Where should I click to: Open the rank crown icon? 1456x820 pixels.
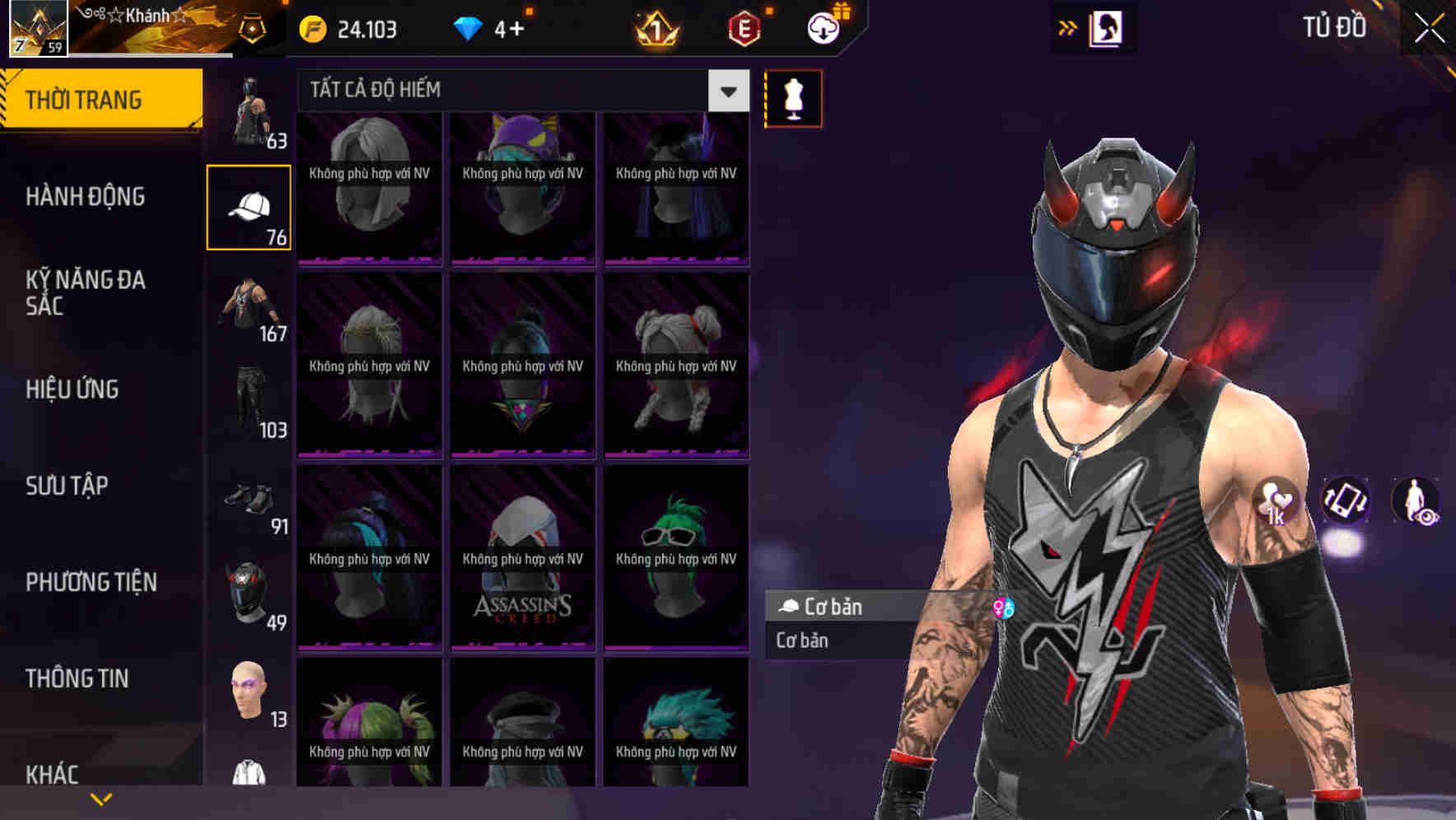click(653, 30)
